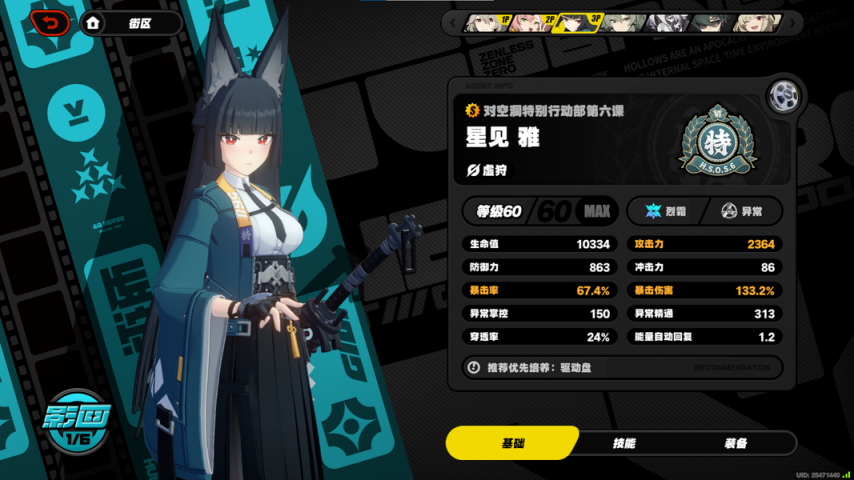Open the 技能 skills tab

pos(623,443)
